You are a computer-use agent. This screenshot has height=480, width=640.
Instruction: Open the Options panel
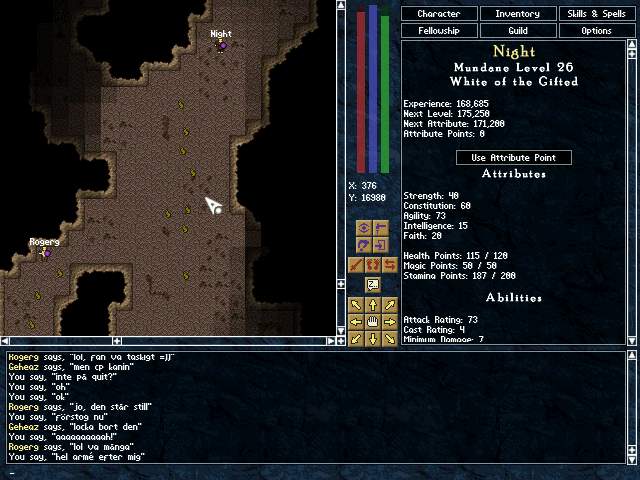(x=596, y=31)
